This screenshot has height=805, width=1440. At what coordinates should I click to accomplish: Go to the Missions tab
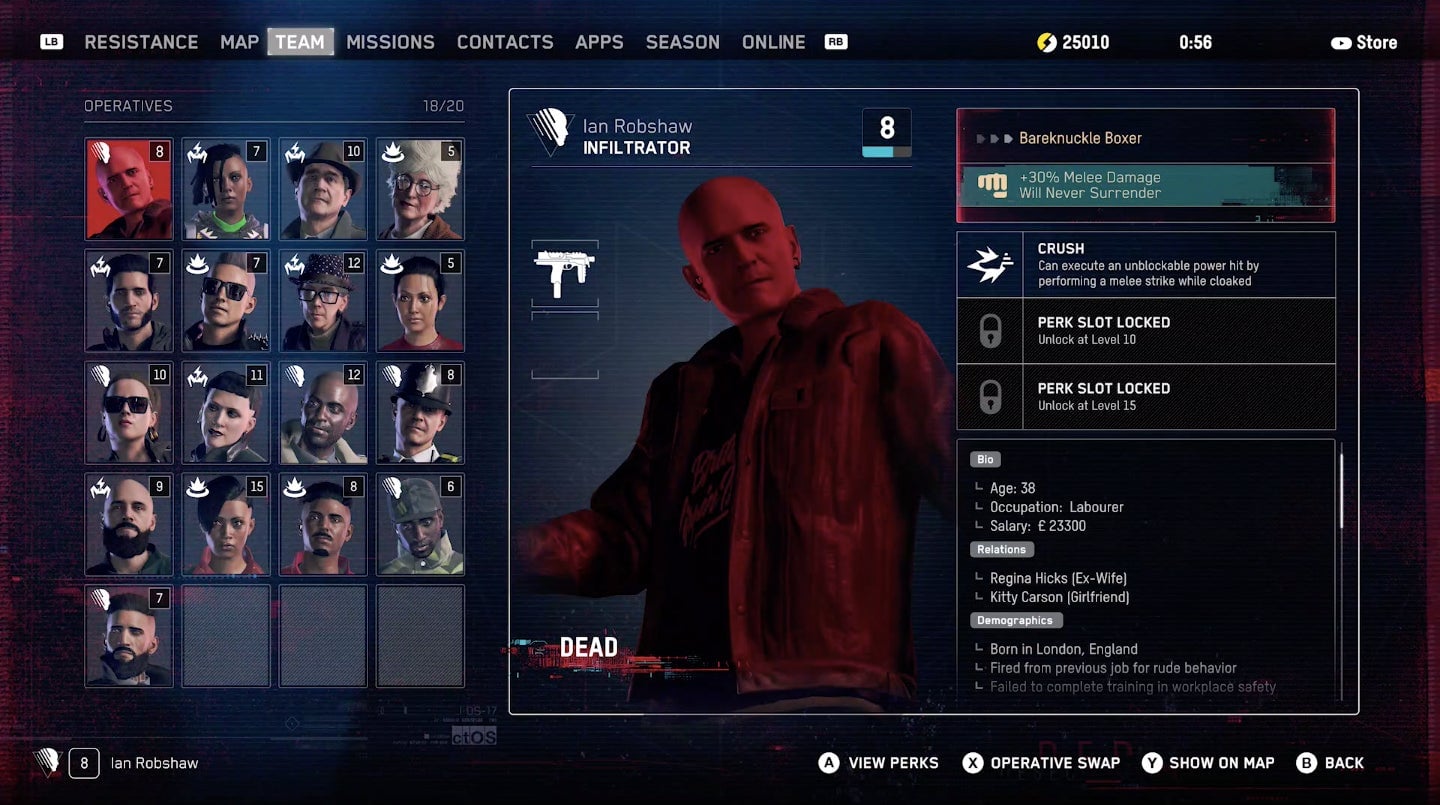pyautogui.click(x=390, y=42)
